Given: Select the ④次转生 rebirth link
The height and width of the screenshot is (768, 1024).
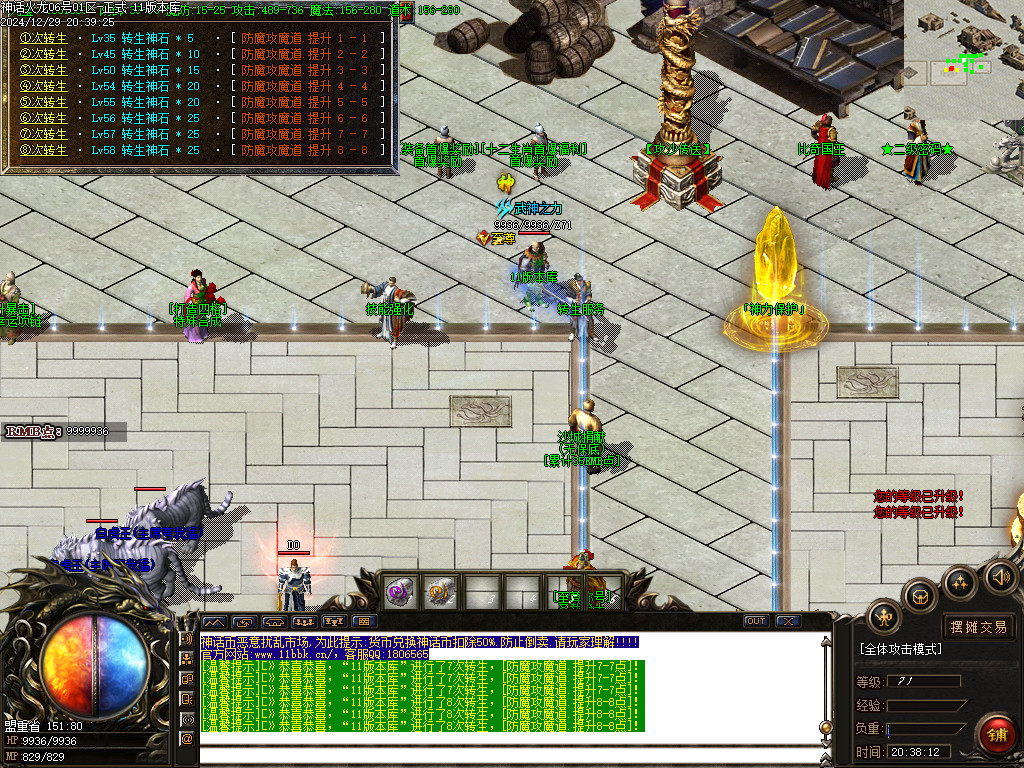Looking at the screenshot, I should pos(43,86).
